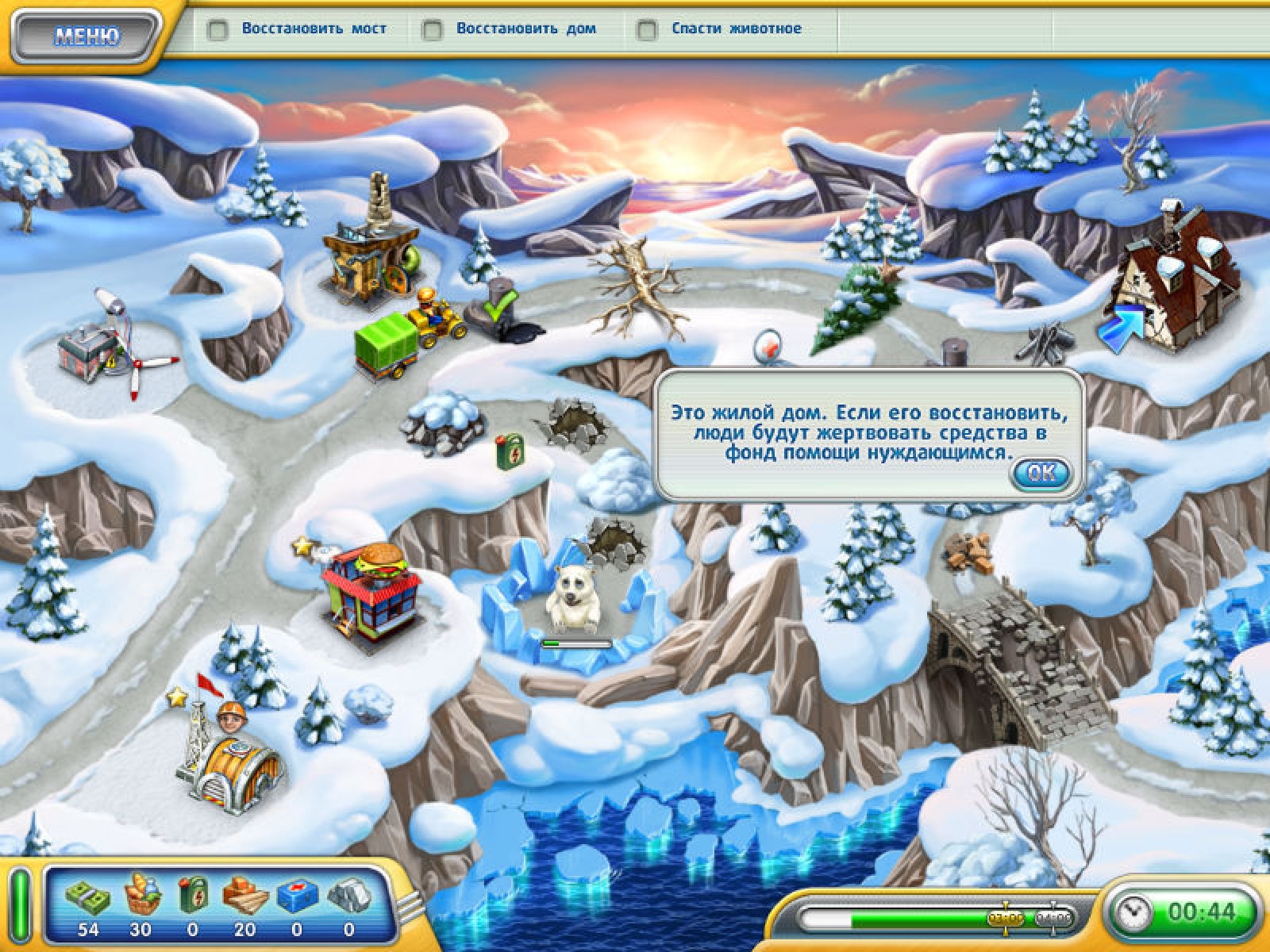Click the Спасти животное objective checkbox
Viewport: 1270px width, 952px height.
[x=648, y=30]
